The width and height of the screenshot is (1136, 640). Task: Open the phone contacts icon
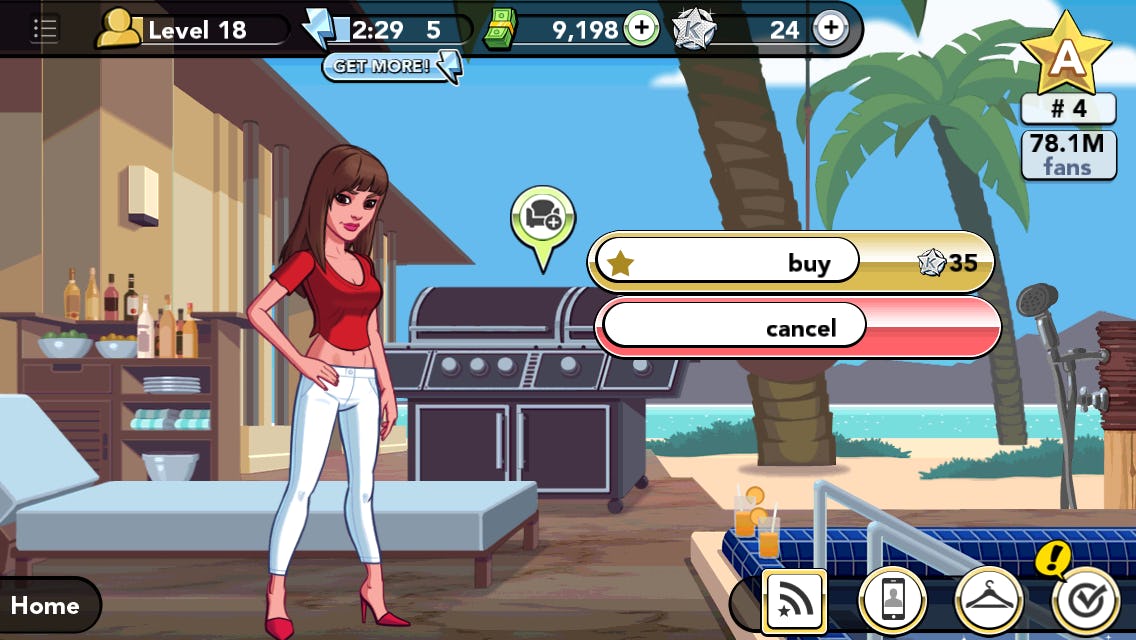893,601
